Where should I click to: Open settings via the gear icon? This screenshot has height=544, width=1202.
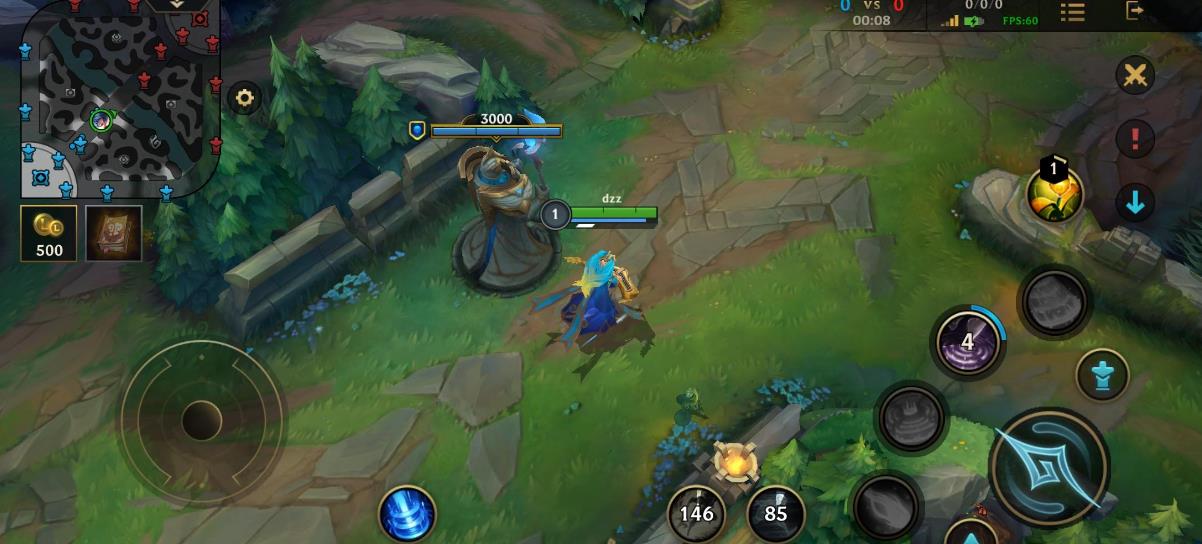pos(244,98)
